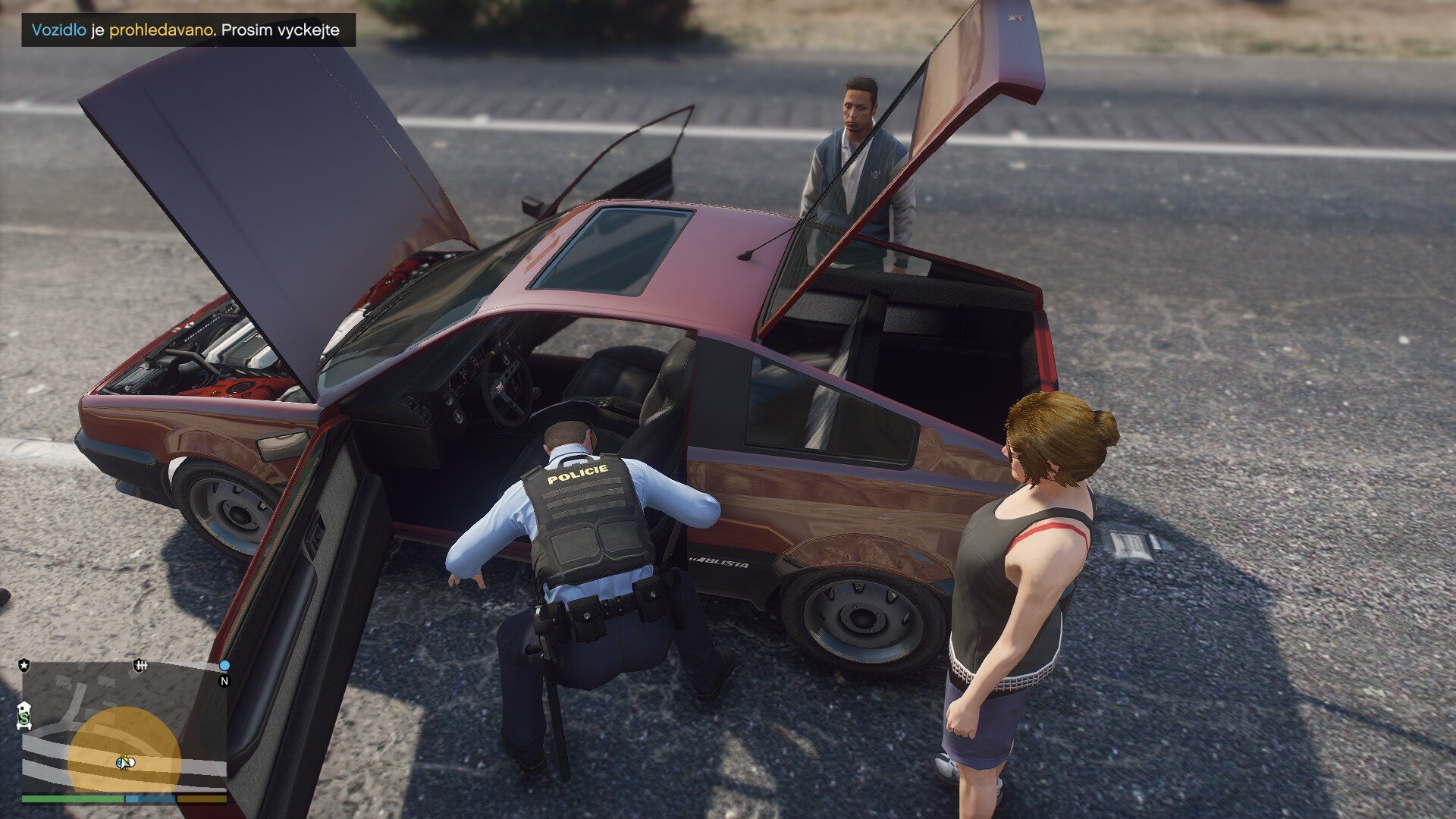
Task: Click the player arrow on the minimap
Action: (125, 761)
